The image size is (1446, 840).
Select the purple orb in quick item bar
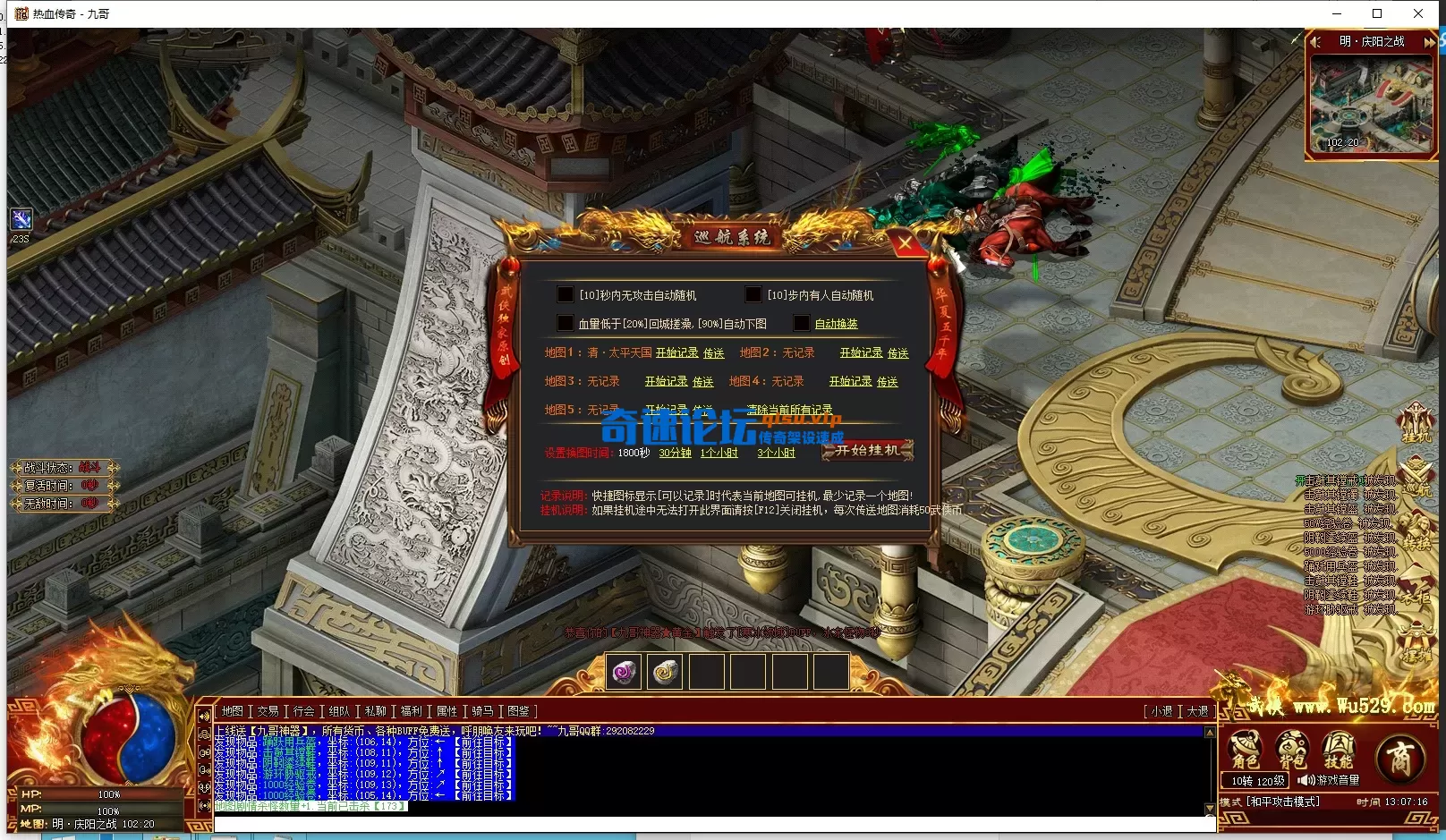pyautogui.click(x=623, y=671)
